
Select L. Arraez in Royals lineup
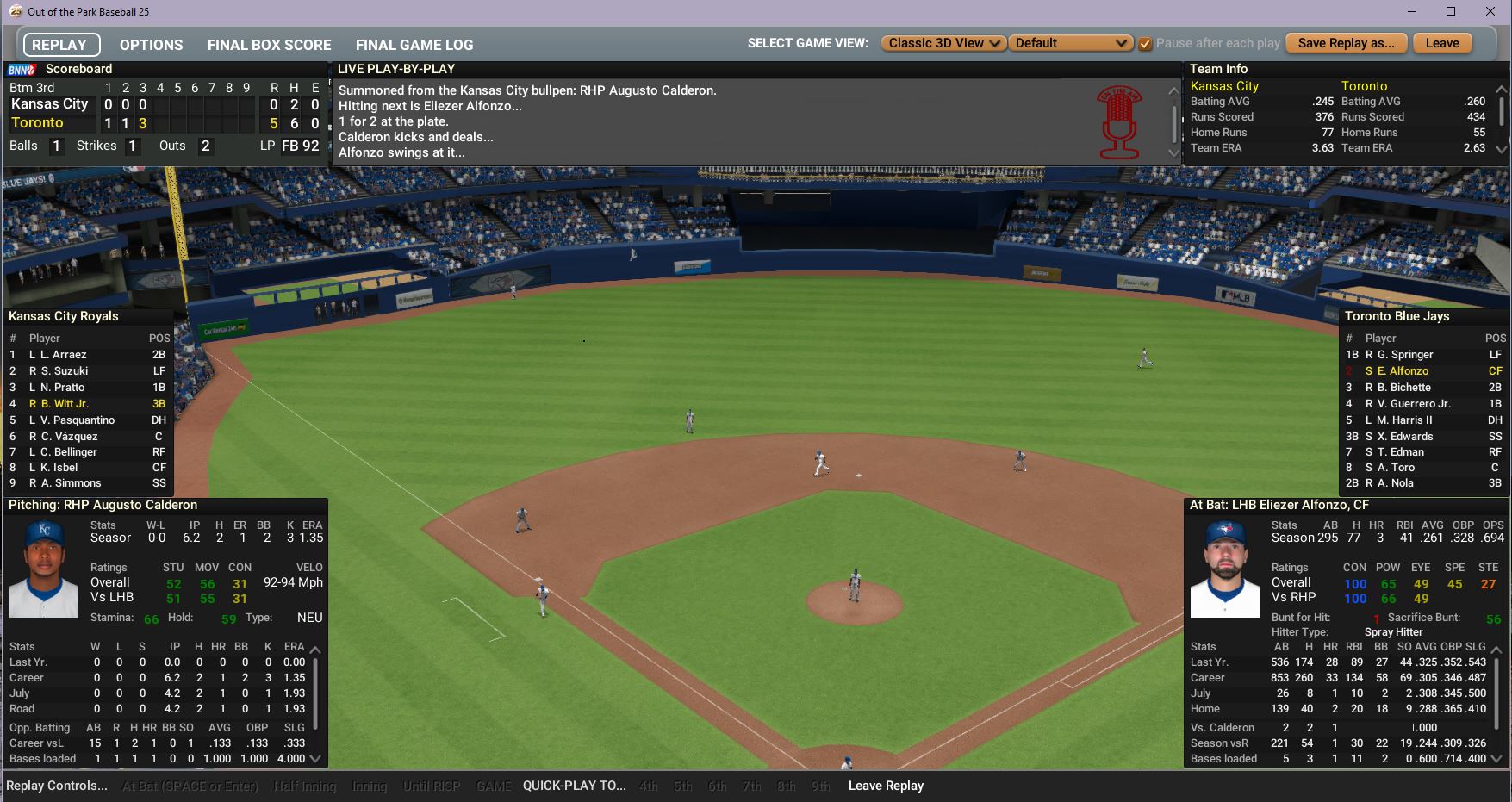(x=63, y=354)
